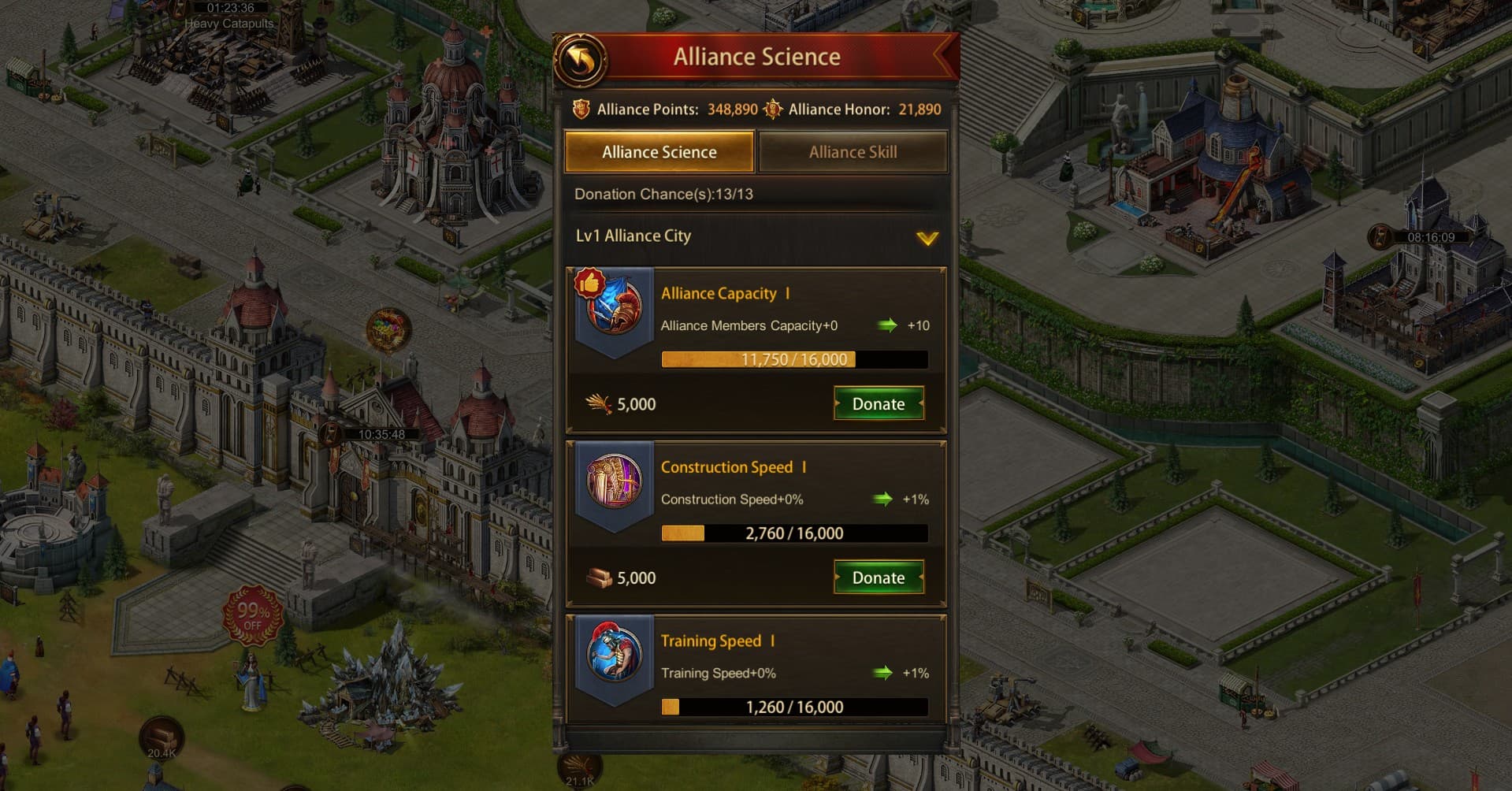1512x791 pixels.
Task: Click the Alliance Points shield icon
Action: pyautogui.click(x=583, y=110)
